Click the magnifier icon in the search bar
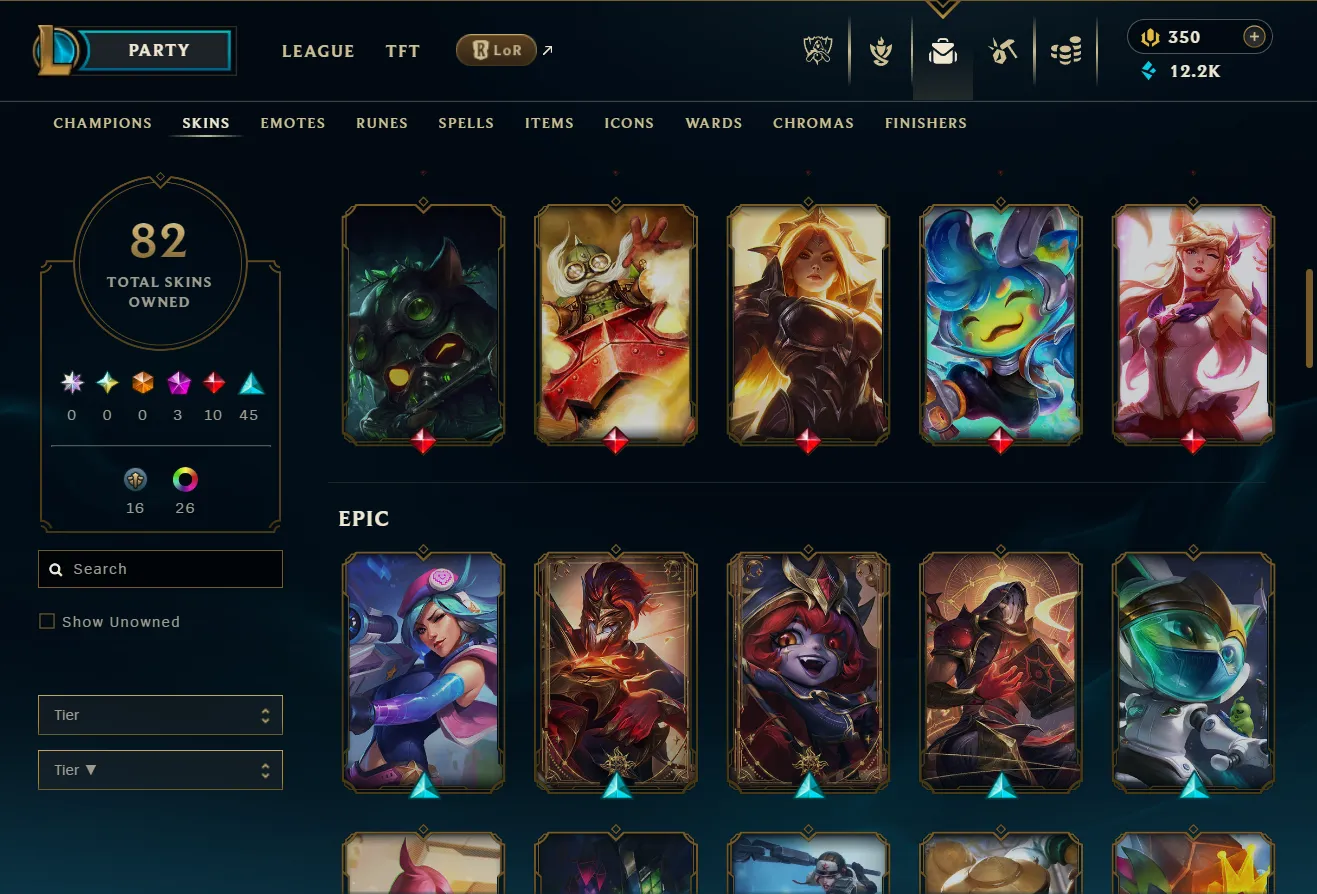Screen dimensions: 1317x894 55,569
